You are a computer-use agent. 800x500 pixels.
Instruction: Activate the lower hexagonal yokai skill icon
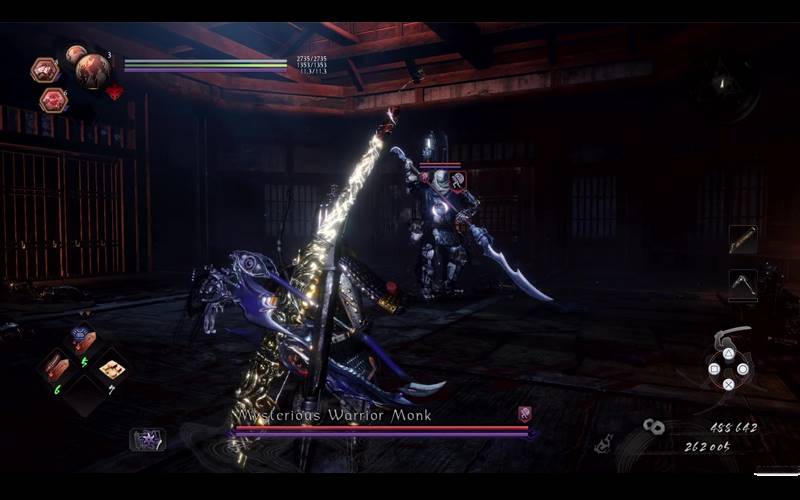tap(53, 100)
